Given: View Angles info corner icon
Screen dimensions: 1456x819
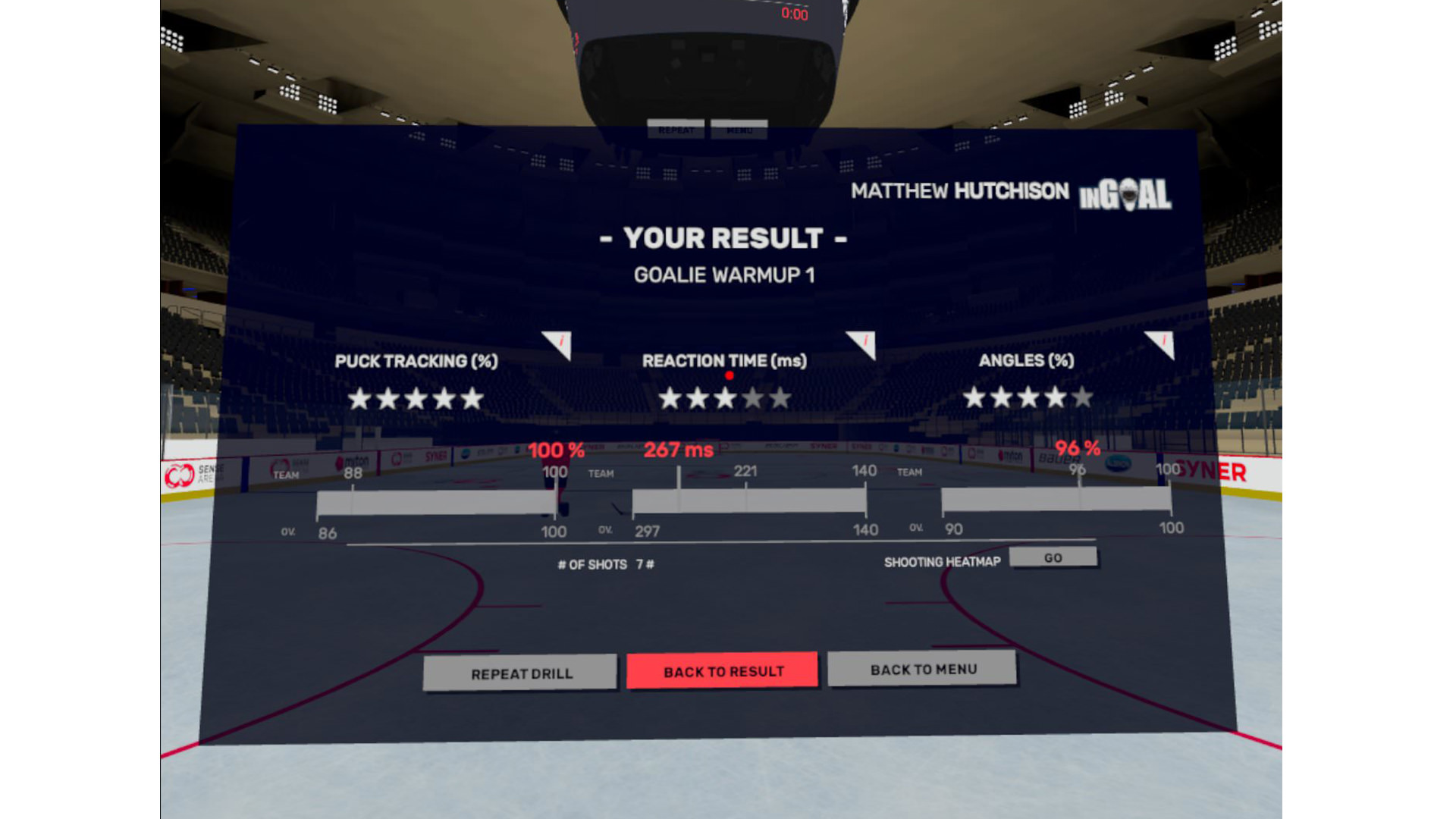Looking at the screenshot, I should [x=1162, y=343].
